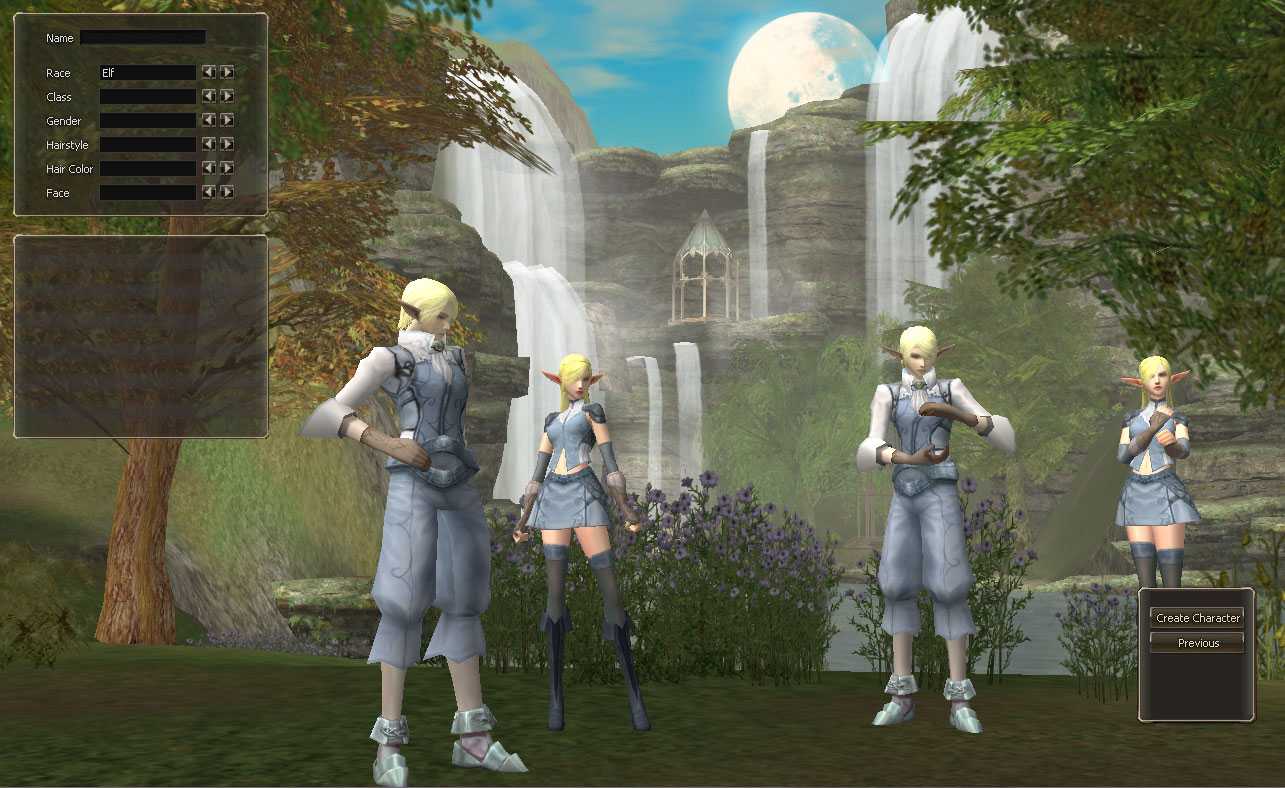
Task: Switch to the previous Race option
Action: click(209, 72)
